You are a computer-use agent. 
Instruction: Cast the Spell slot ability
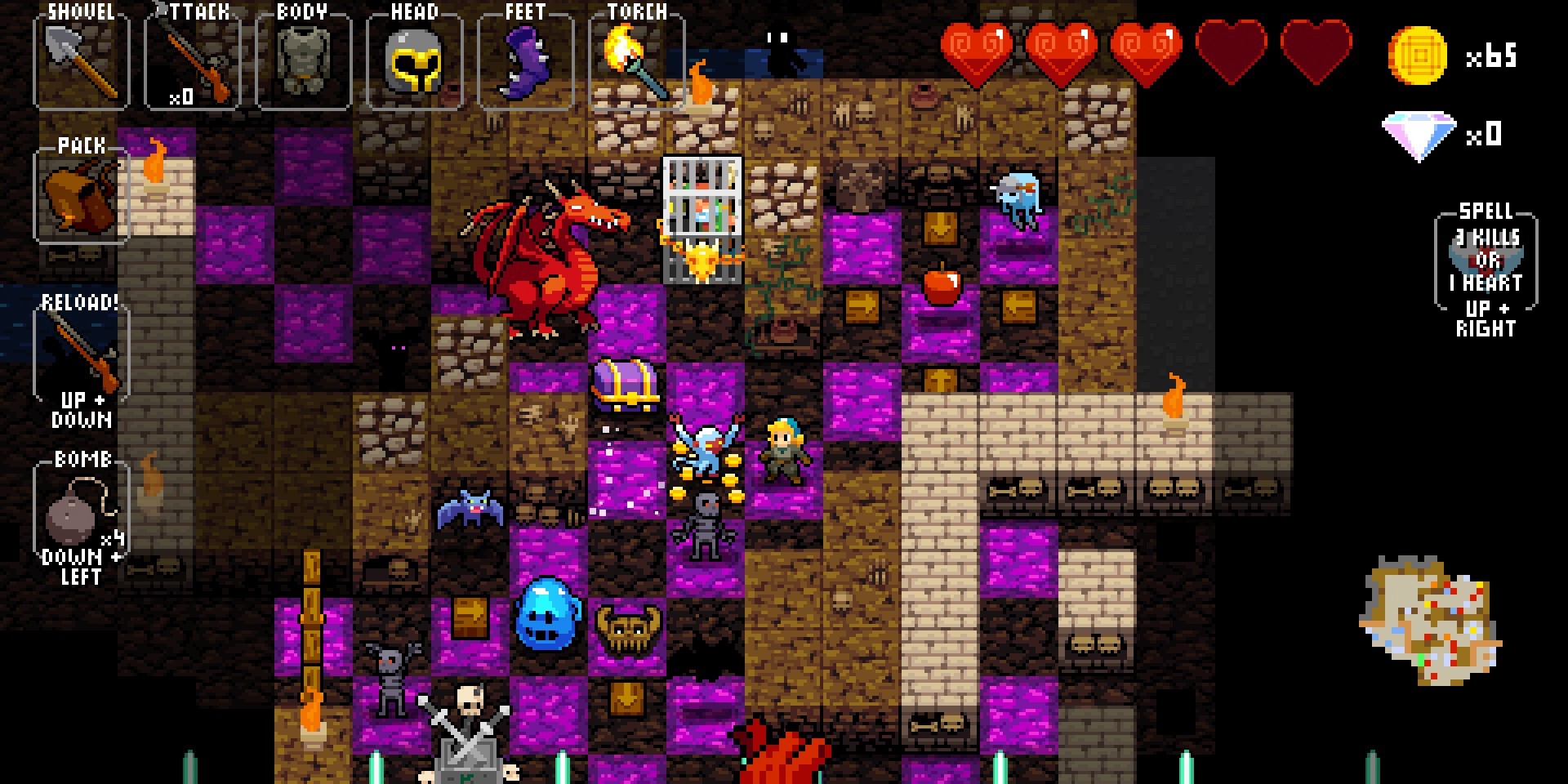[1486, 261]
